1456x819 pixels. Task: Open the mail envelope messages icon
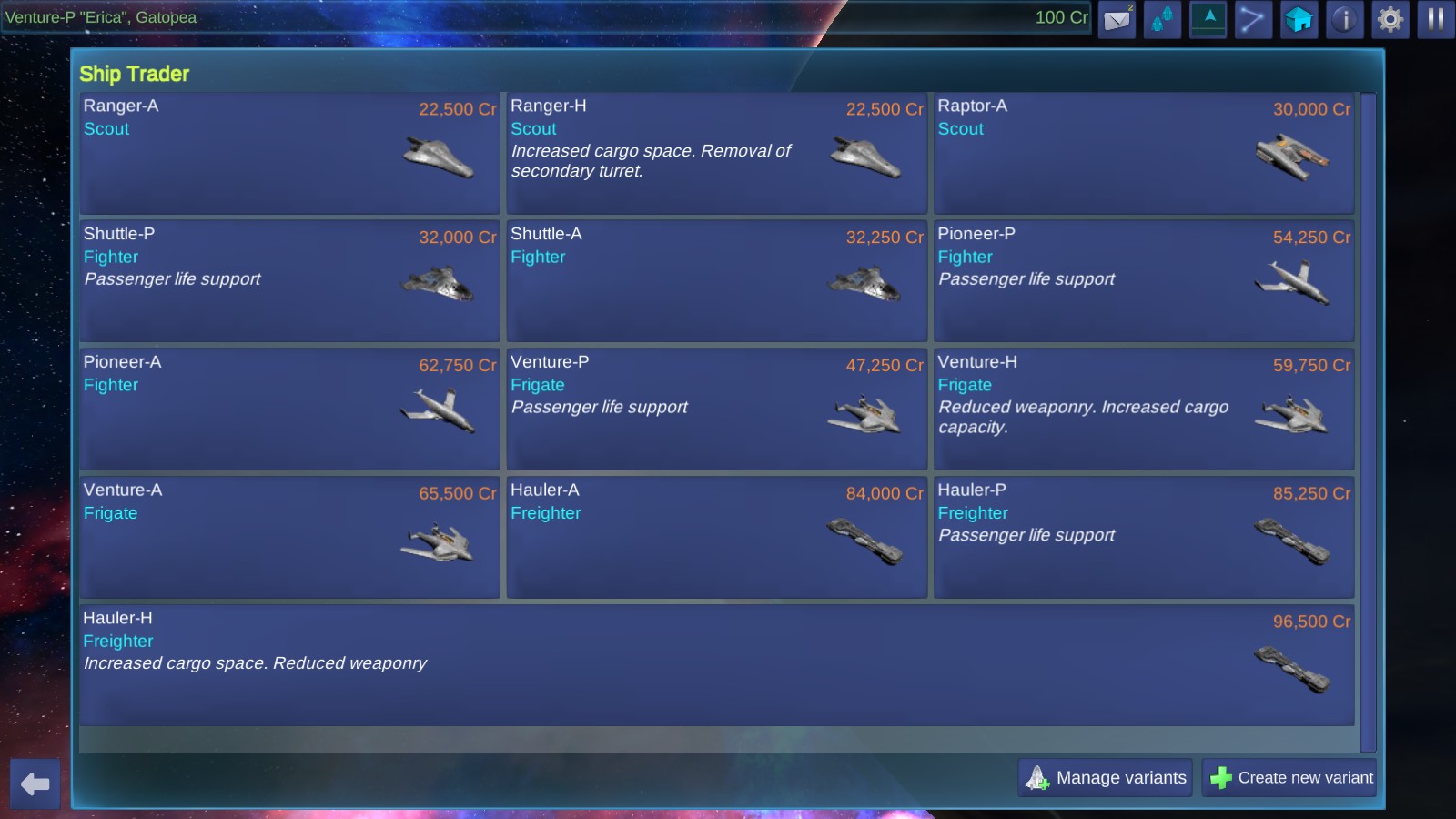point(1117,19)
